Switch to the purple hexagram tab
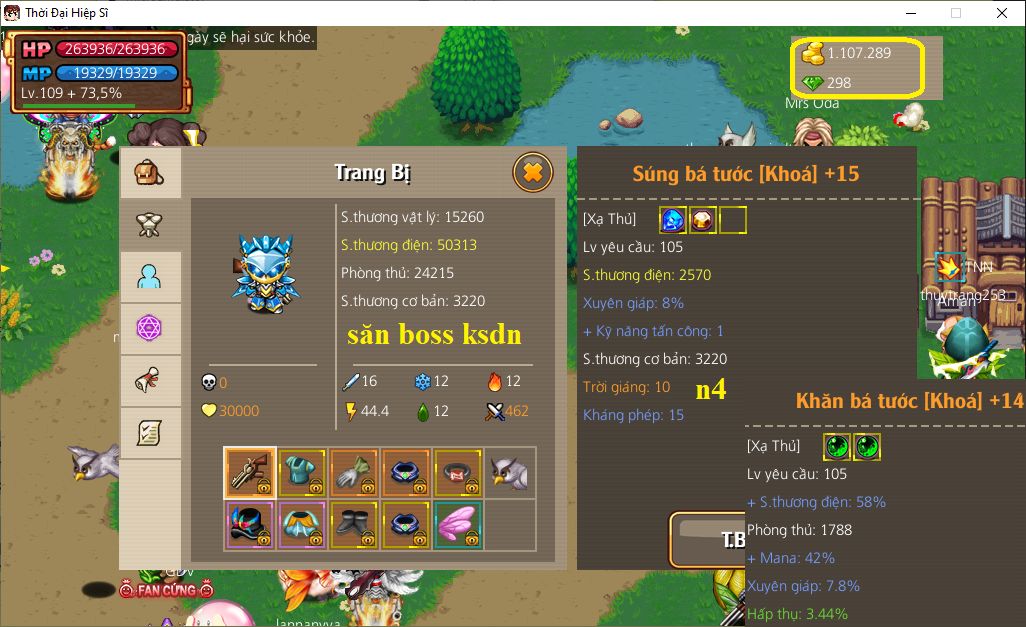This screenshot has height=627, width=1026. pos(150,328)
